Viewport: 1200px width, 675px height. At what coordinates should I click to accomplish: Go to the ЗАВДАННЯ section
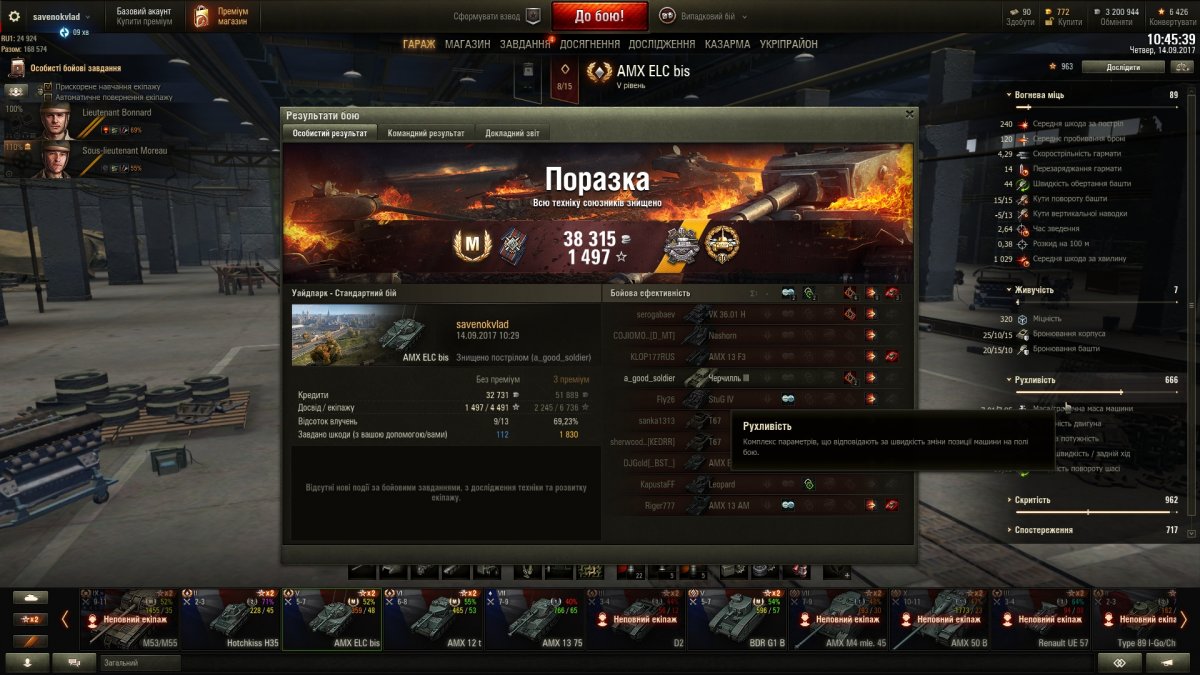(x=525, y=44)
